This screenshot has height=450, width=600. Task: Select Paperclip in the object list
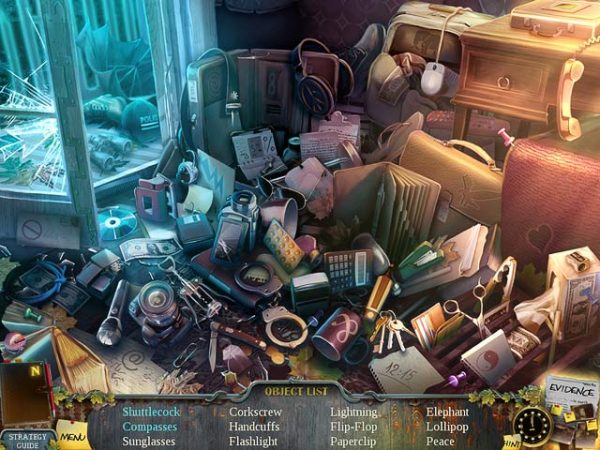354,441
